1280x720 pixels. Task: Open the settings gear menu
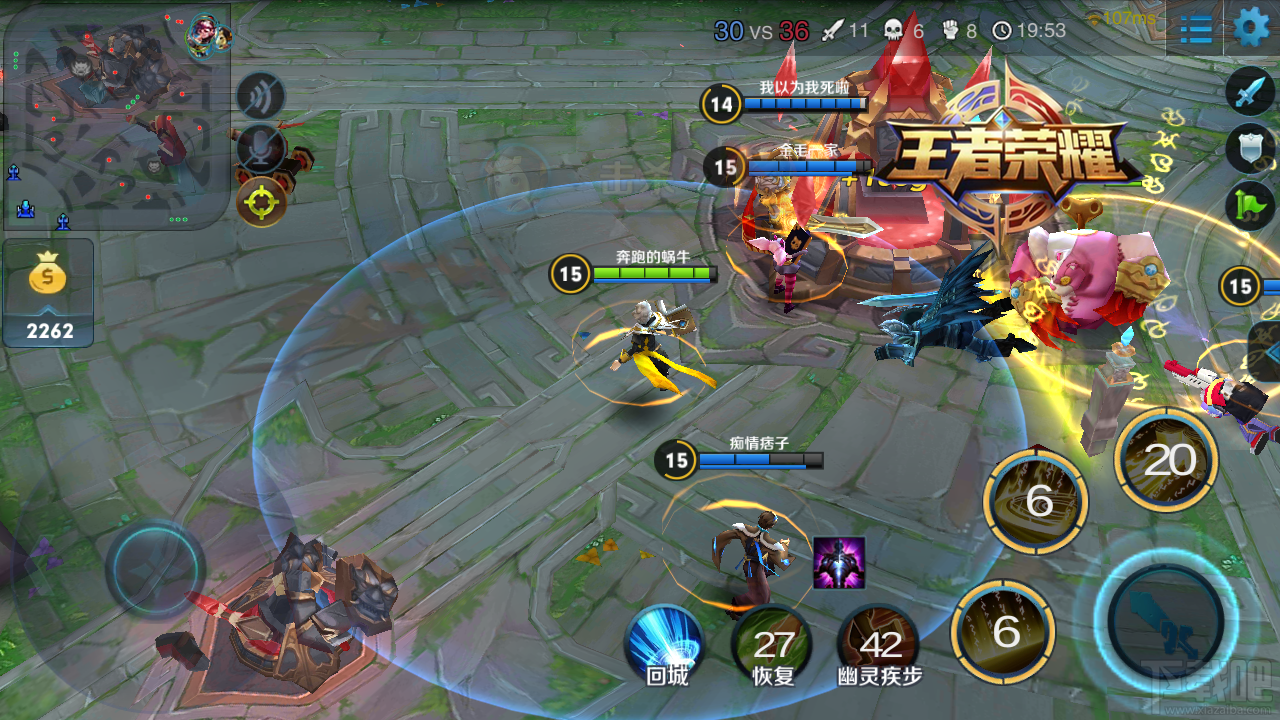coord(1251,27)
